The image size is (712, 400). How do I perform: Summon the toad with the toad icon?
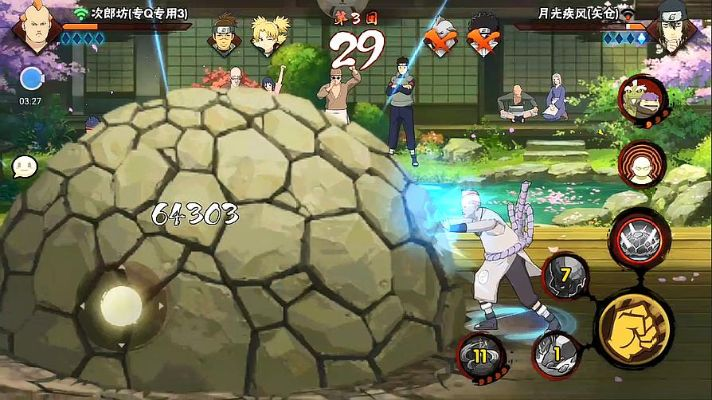point(642,99)
